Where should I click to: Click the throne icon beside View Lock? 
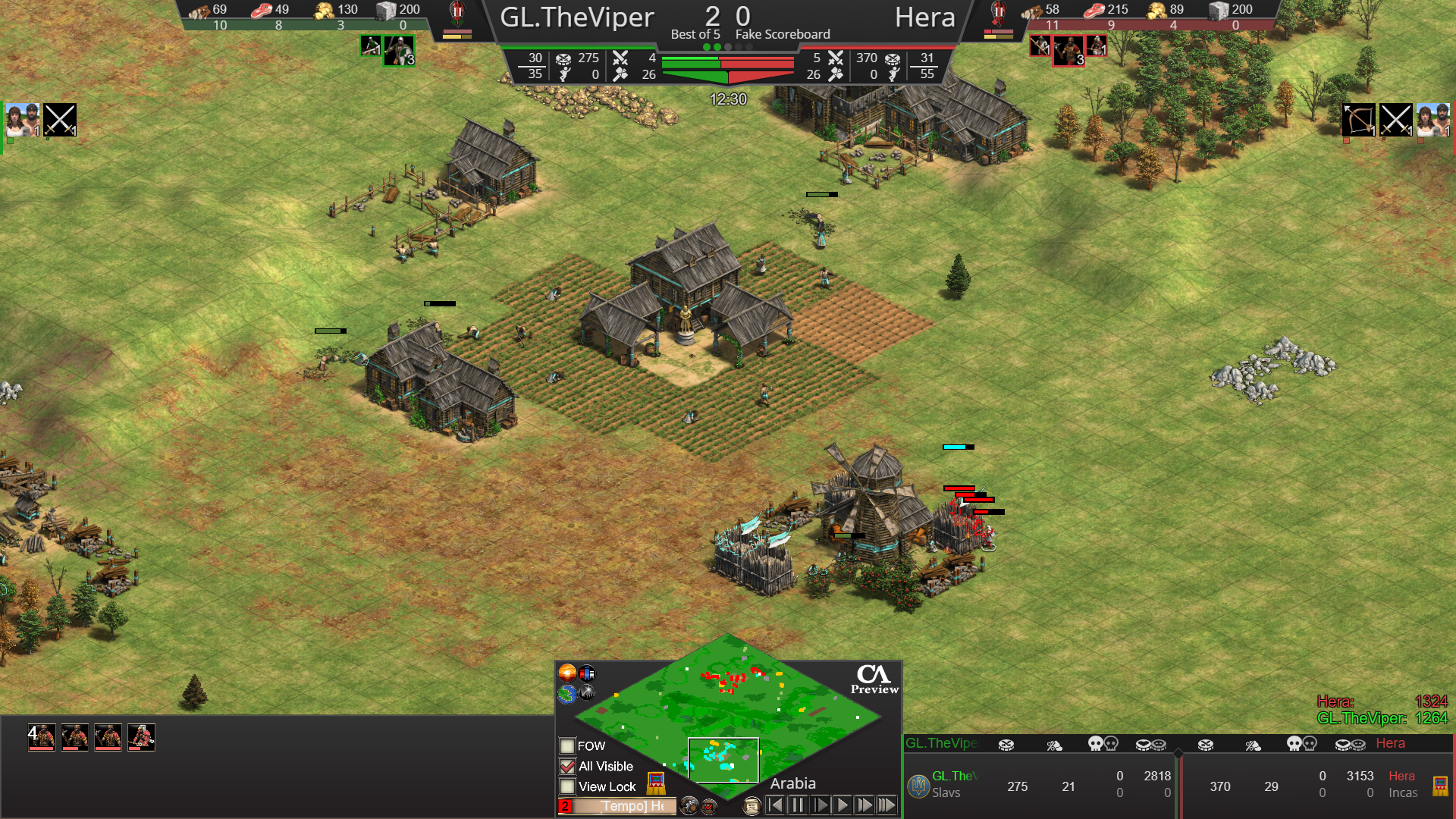coord(656,783)
